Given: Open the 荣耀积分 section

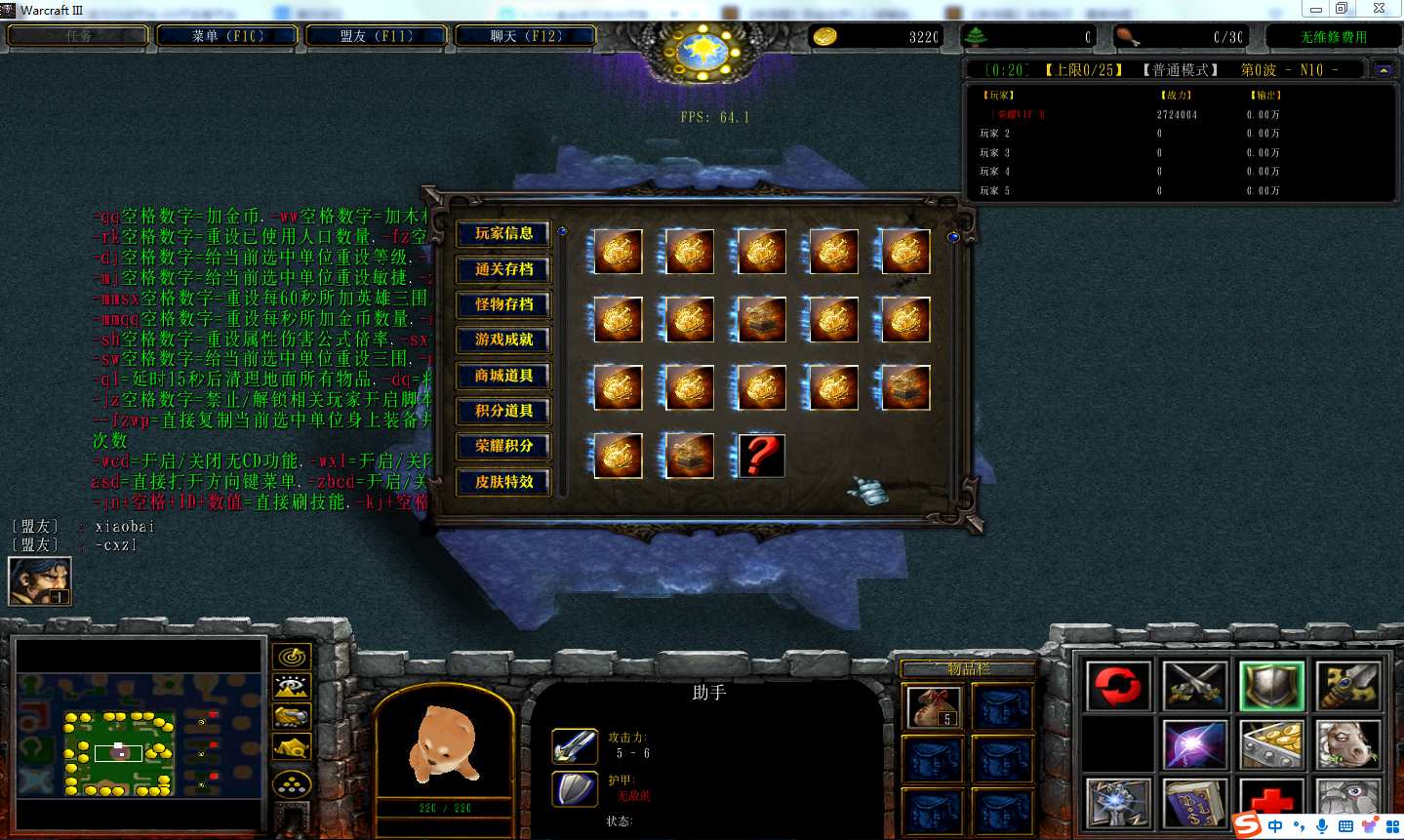Looking at the screenshot, I should point(503,446).
